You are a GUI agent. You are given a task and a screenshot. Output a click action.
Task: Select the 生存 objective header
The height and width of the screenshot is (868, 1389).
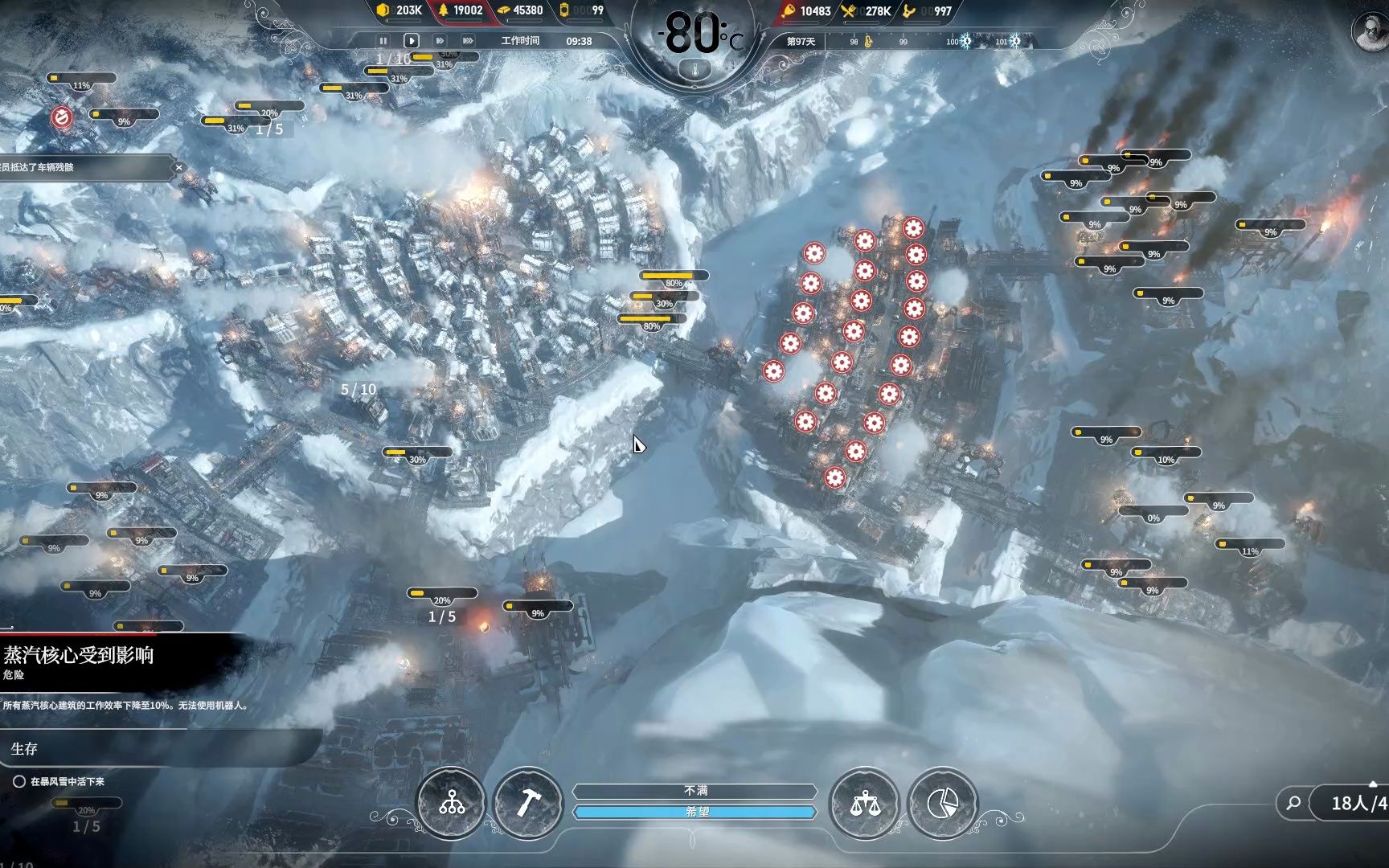coord(24,749)
